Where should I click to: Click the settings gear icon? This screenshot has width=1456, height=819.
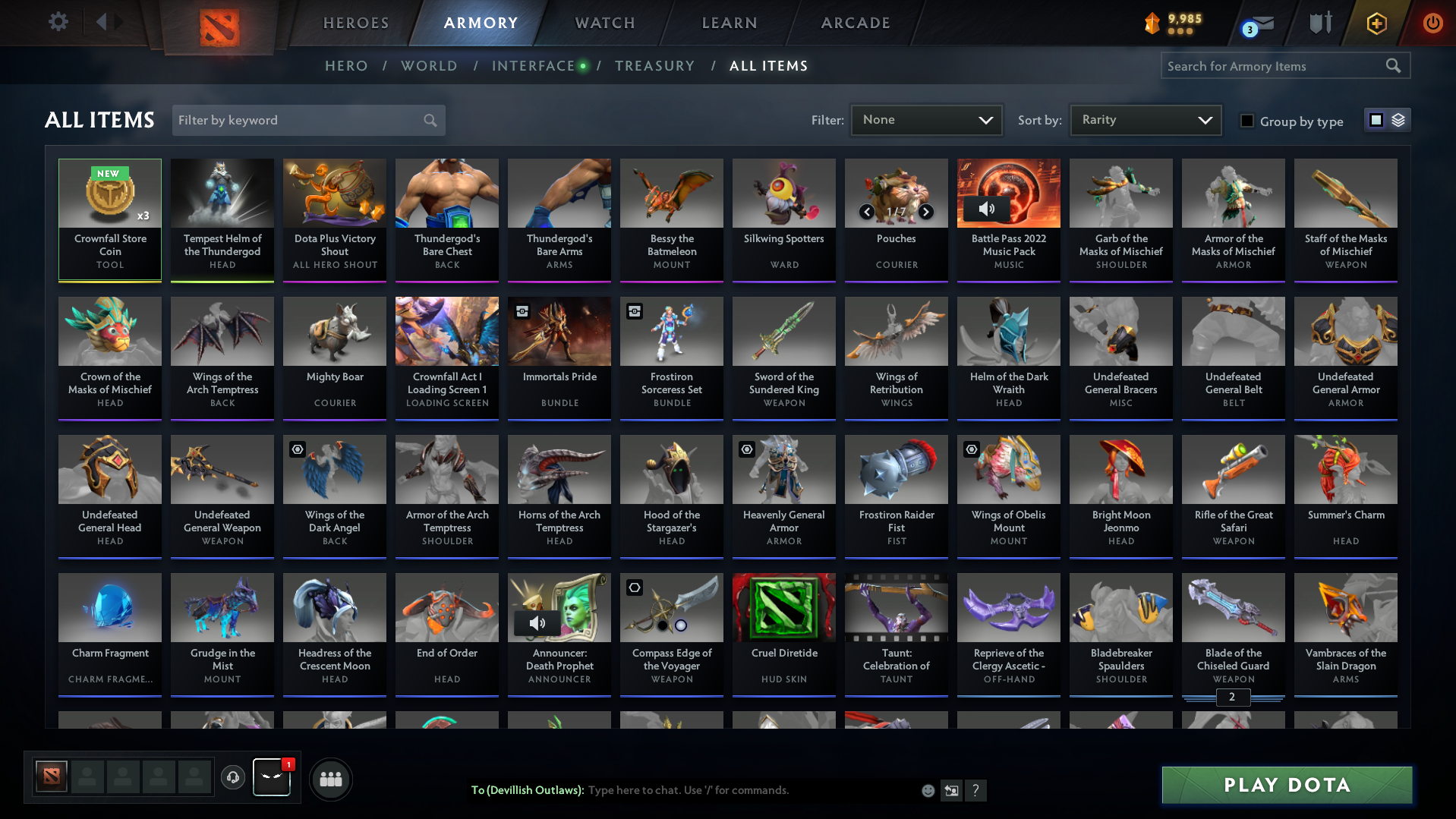coord(57,22)
